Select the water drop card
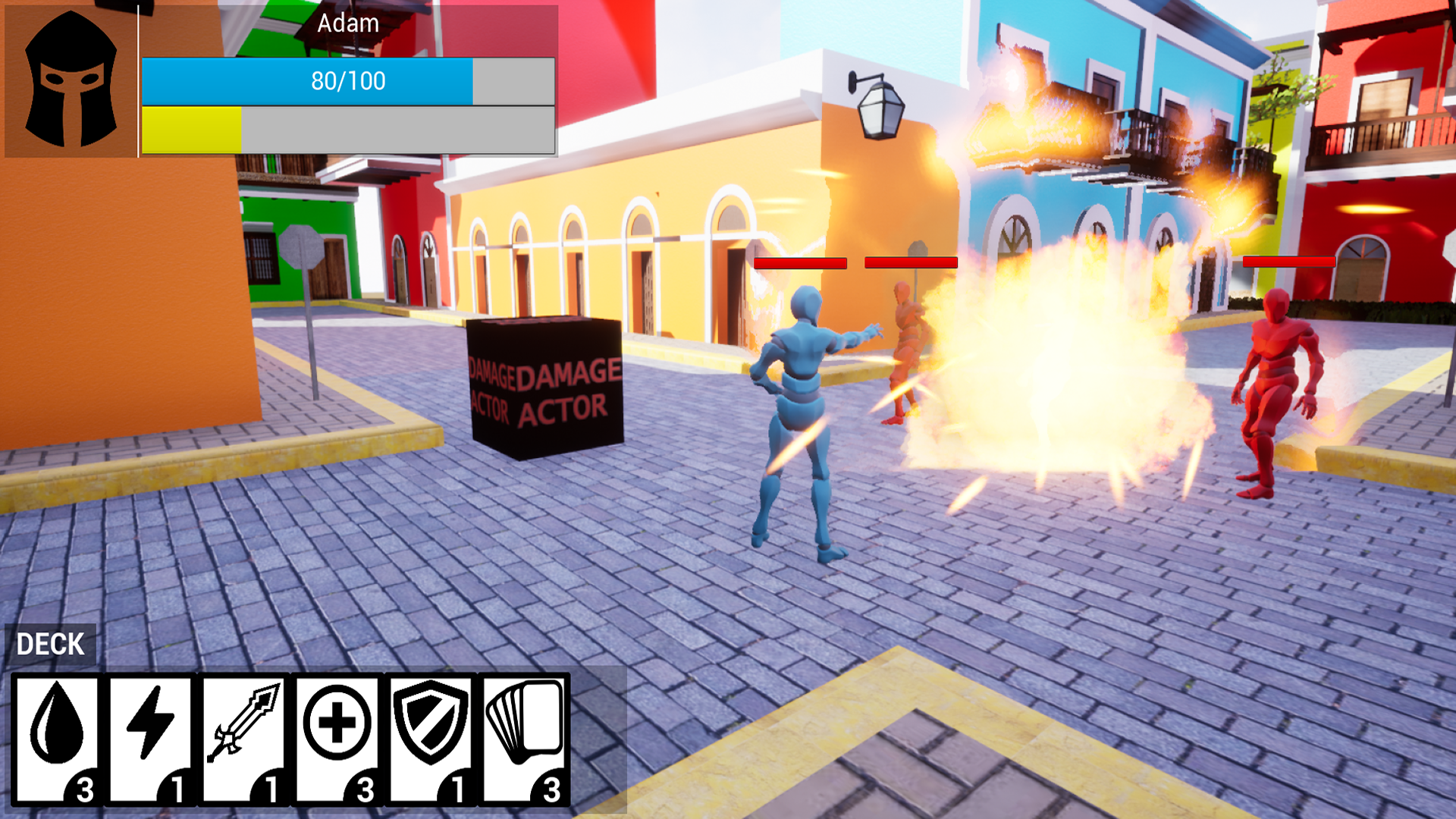 57,739
